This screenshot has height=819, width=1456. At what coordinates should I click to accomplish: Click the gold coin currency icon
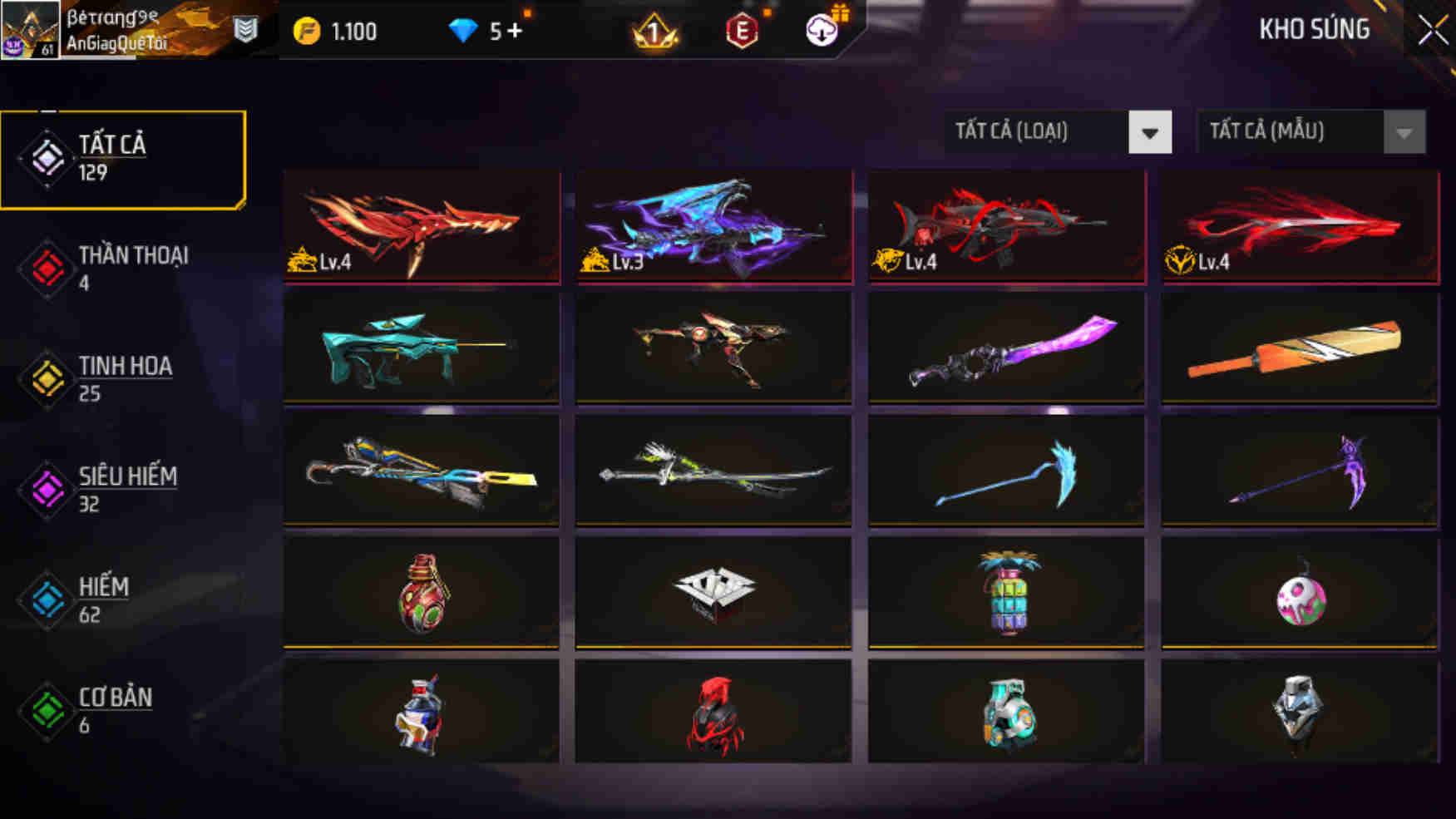pos(307,31)
